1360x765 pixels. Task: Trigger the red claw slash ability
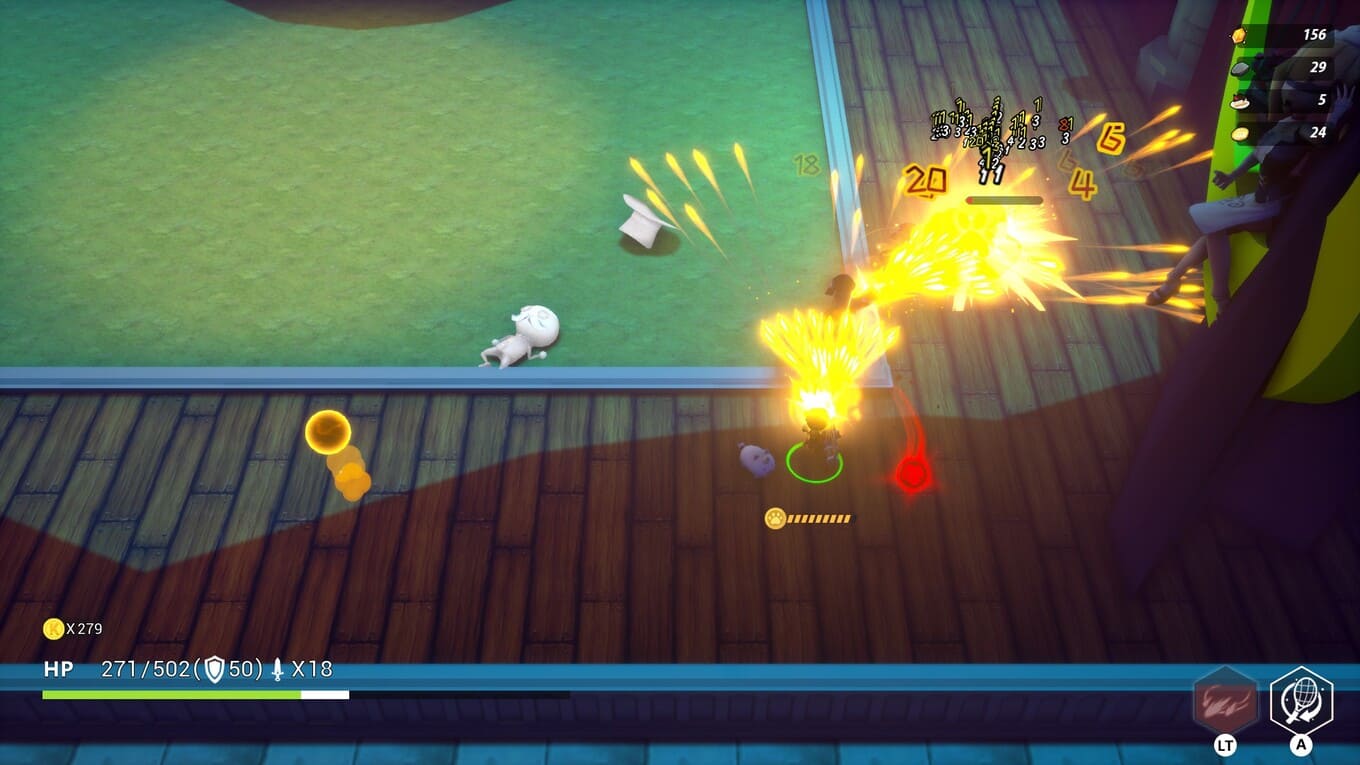(1225, 701)
